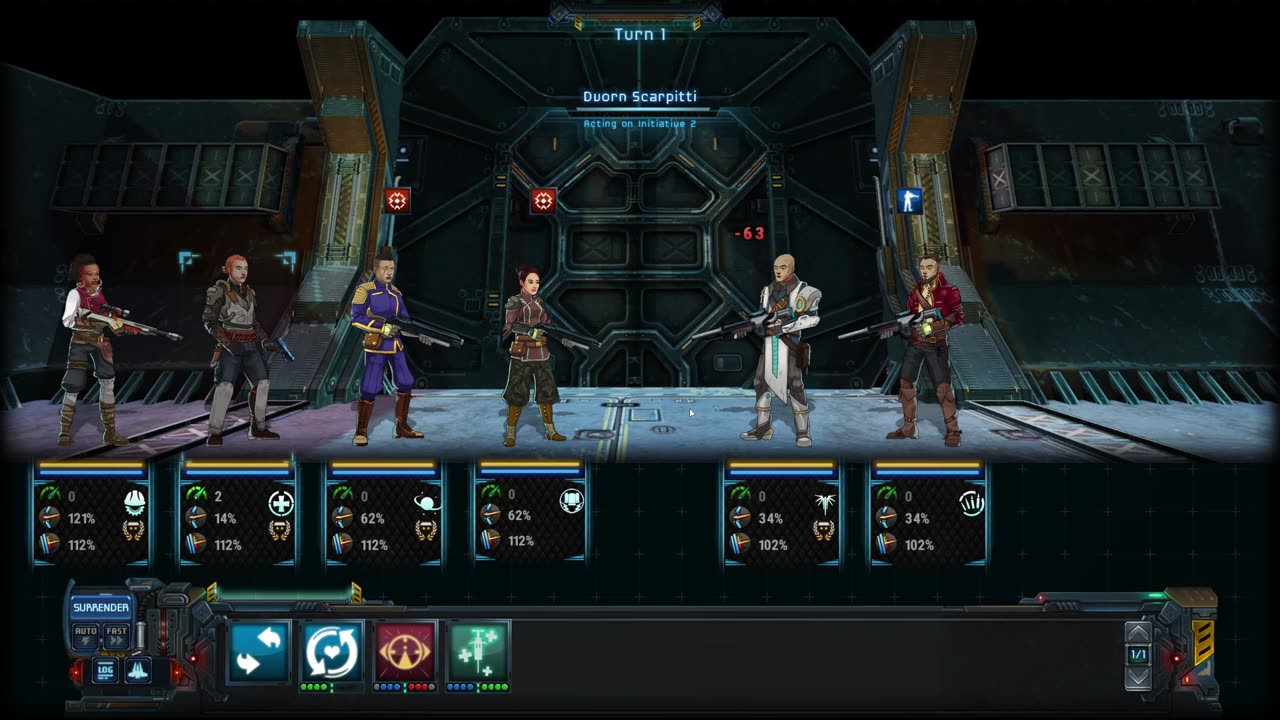
Task: Go to next ability page with down arrow
Action: 1138,677
